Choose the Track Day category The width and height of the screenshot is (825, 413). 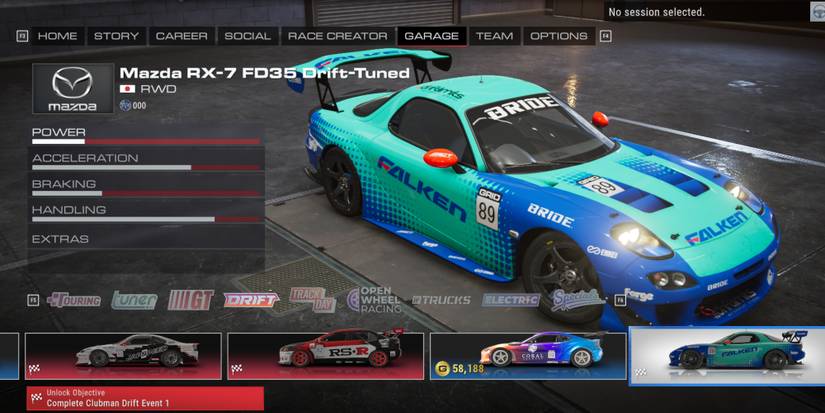pos(312,299)
